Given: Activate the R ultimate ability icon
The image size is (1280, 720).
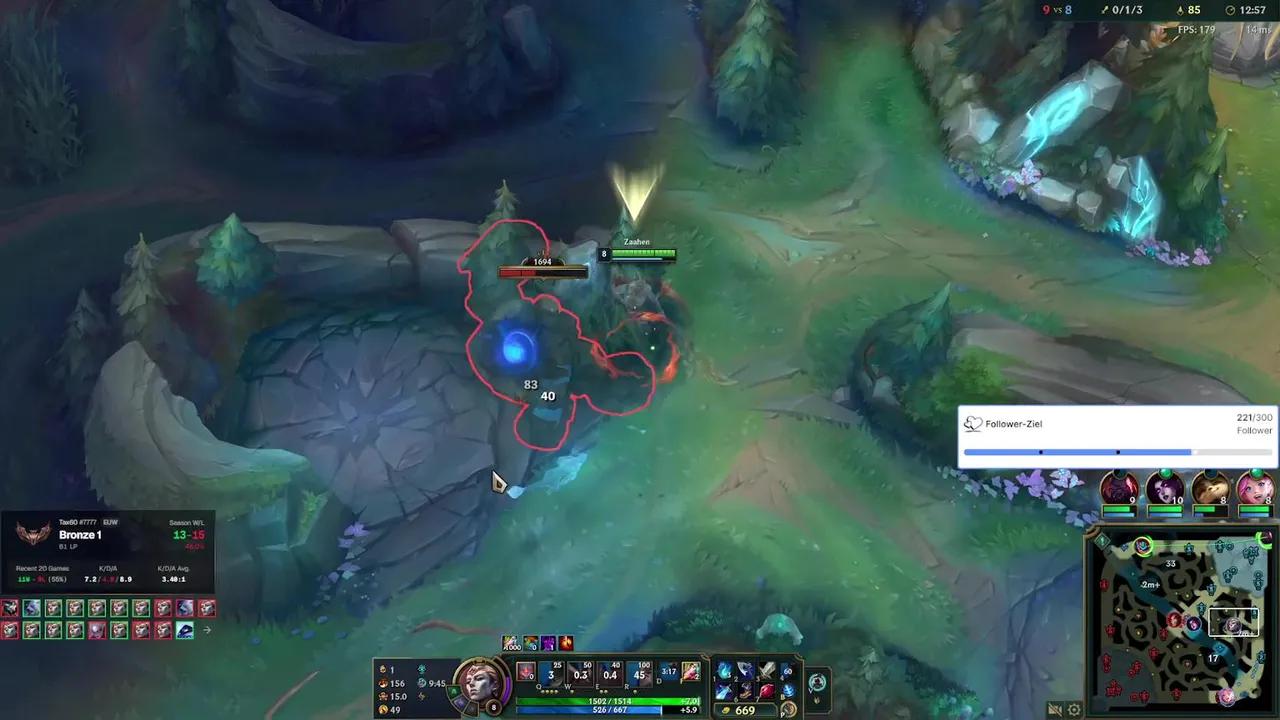Looking at the screenshot, I should coord(637,675).
